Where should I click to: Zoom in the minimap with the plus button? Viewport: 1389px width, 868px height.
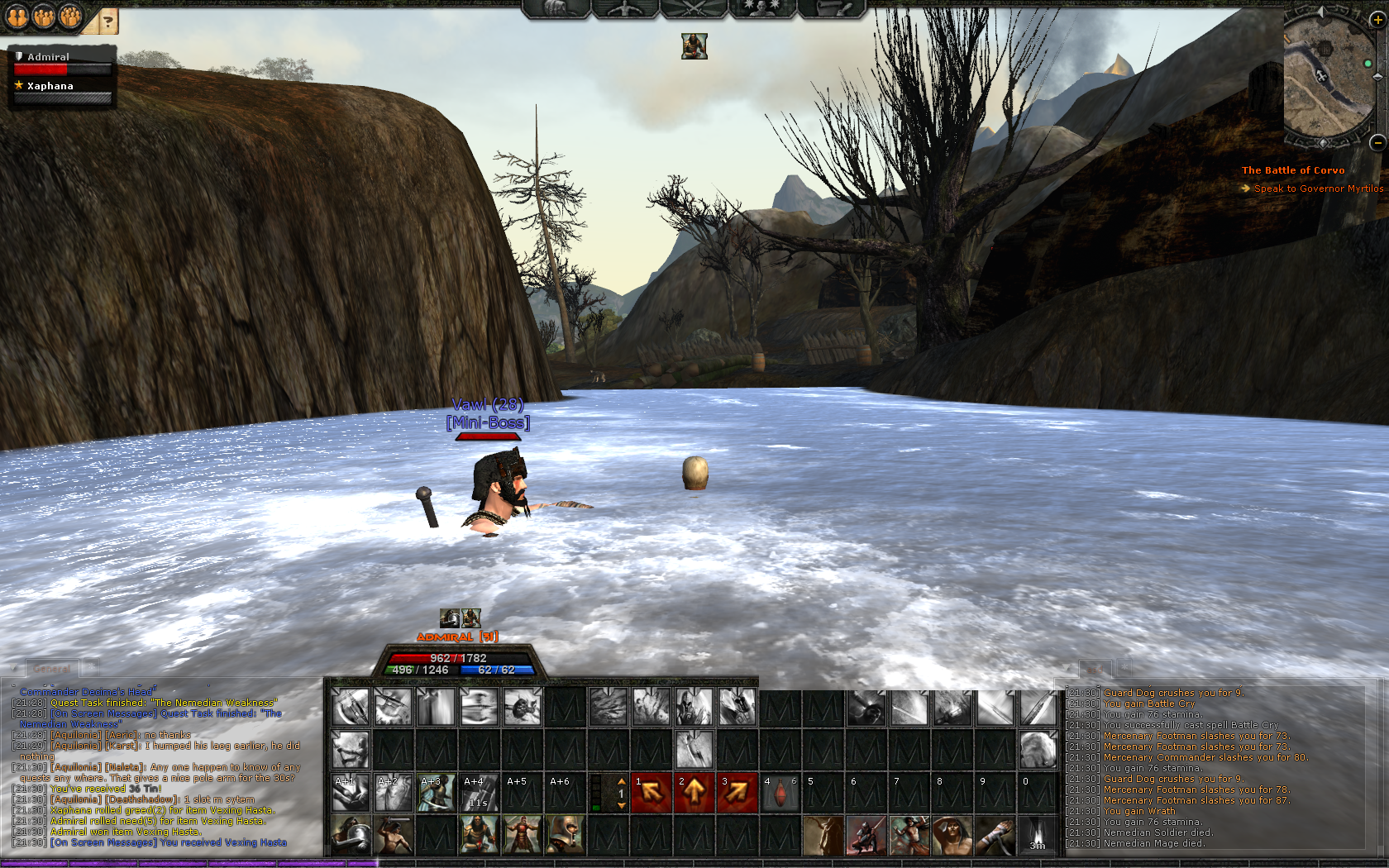[x=1377, y=21]
